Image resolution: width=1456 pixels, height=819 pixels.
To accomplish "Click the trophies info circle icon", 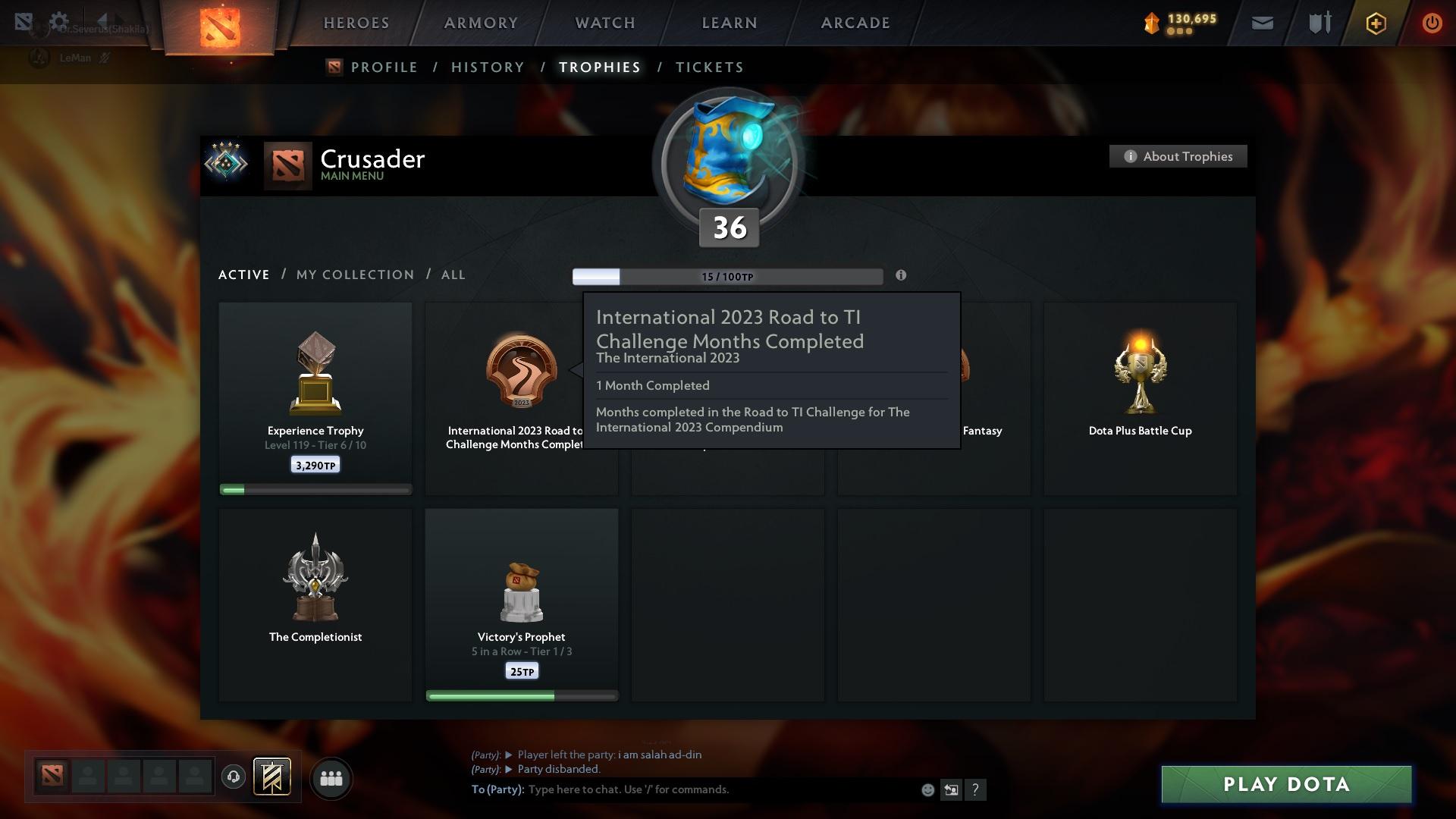I will [x=902, y=276].
